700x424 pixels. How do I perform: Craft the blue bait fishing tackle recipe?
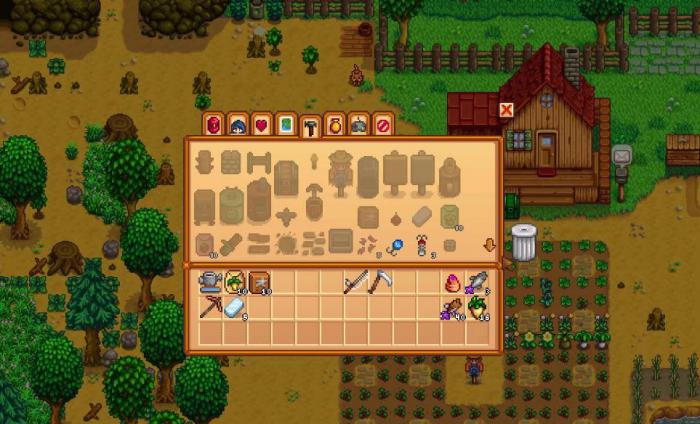pyautogui.click(x=396, y=243)
